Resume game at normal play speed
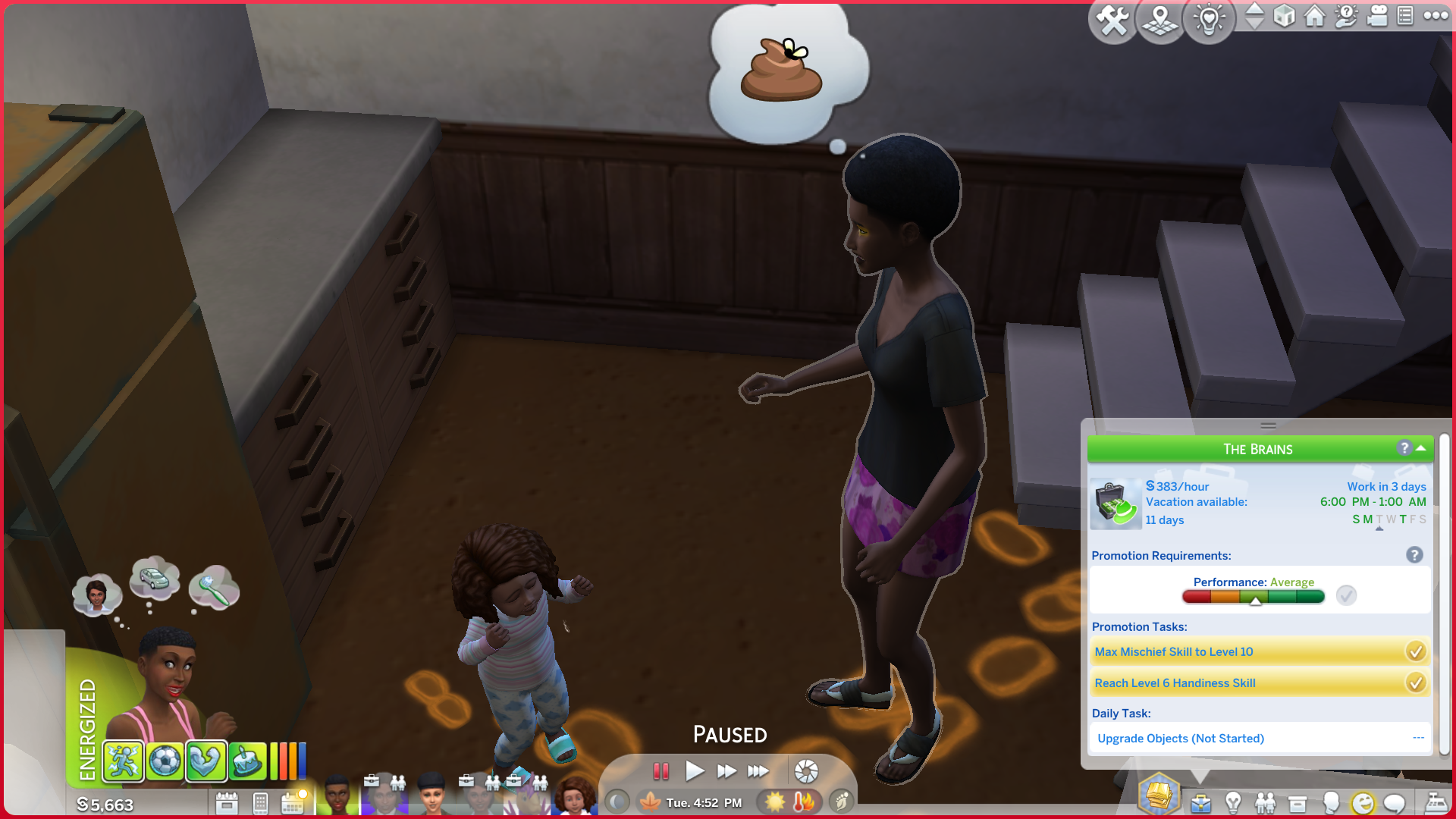The image size is (1456, 819). coord(694,771)
